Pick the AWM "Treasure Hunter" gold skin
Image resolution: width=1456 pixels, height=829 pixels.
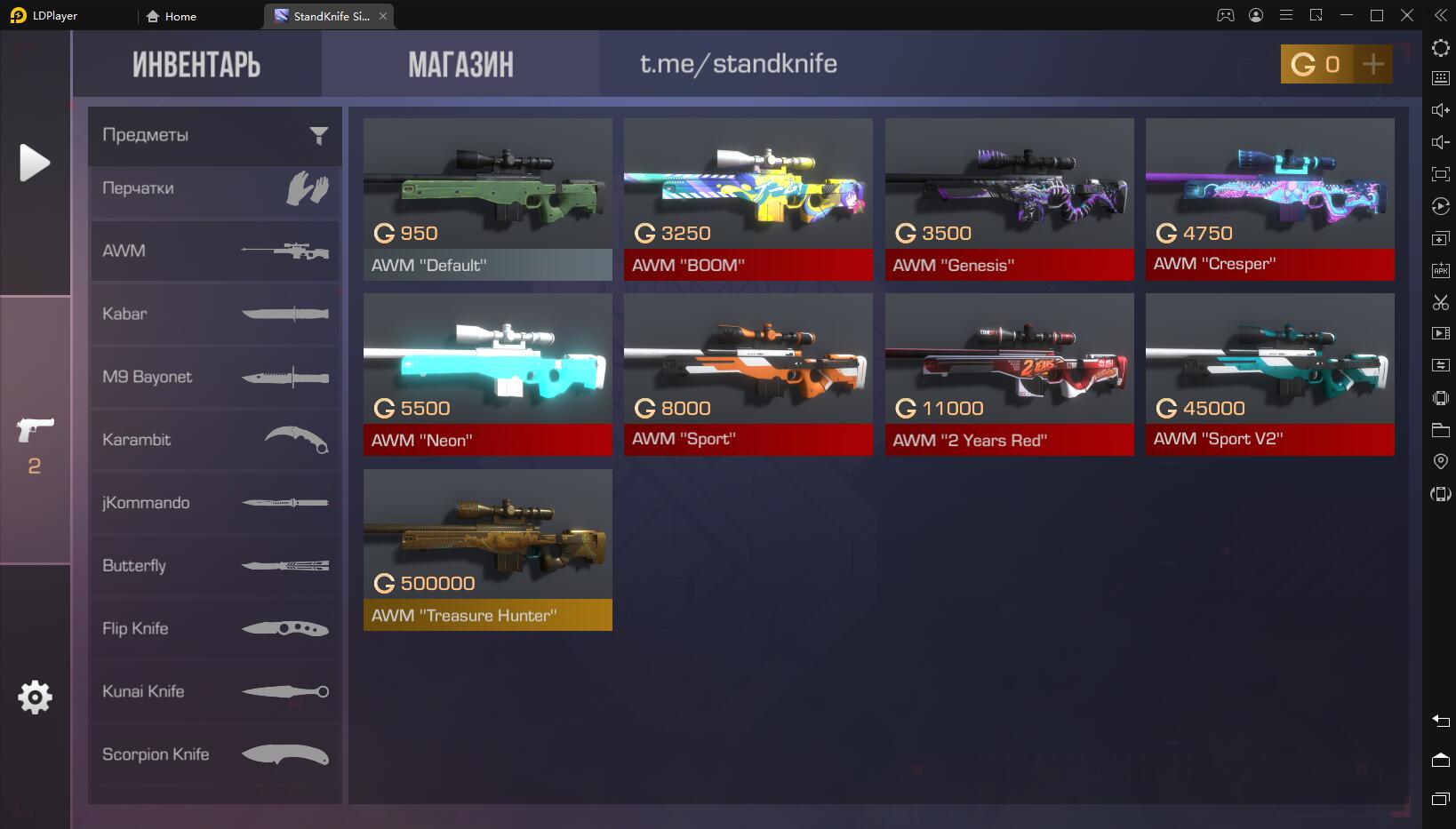tap(487, 550)
